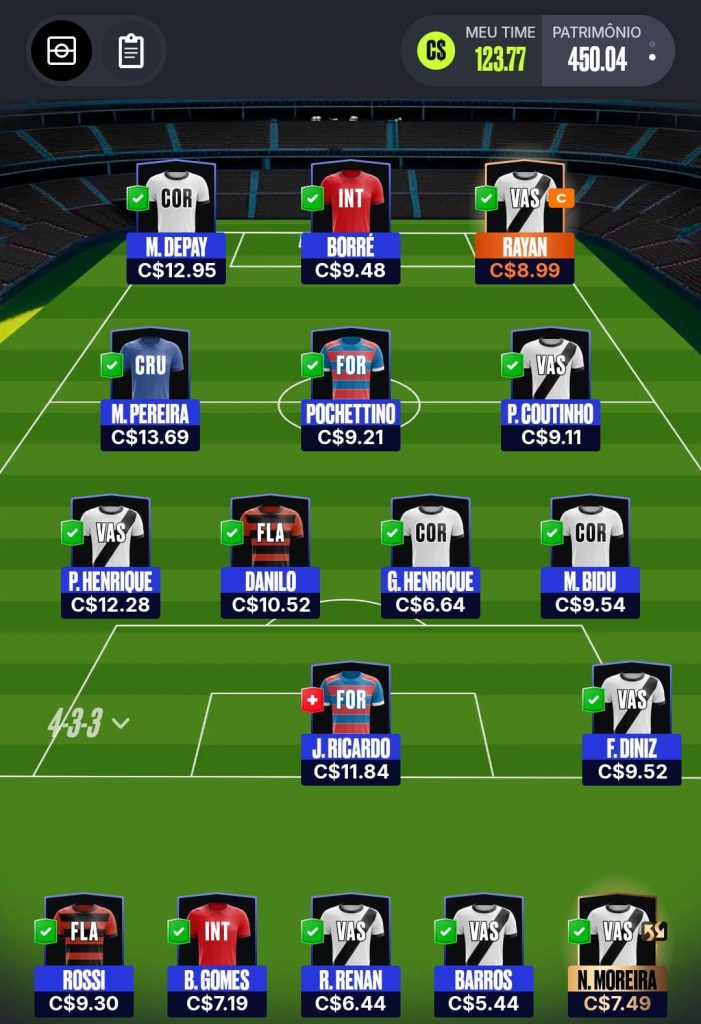This screenshot has height=1024, width=701.
Task: Select bench player Rossi
Action: [x=84, y=954]
